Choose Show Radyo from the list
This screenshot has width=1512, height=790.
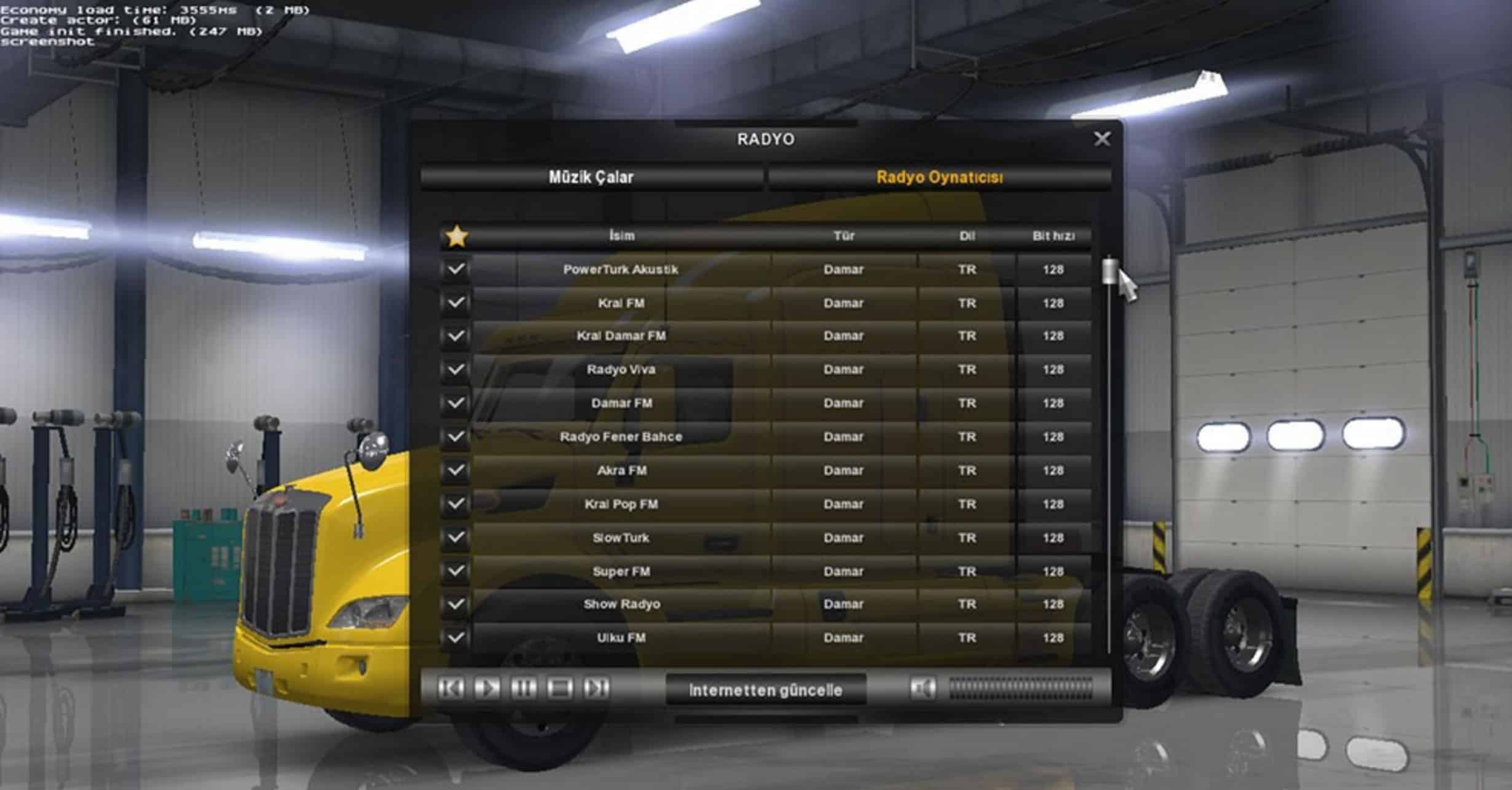(x=621, y=604)
